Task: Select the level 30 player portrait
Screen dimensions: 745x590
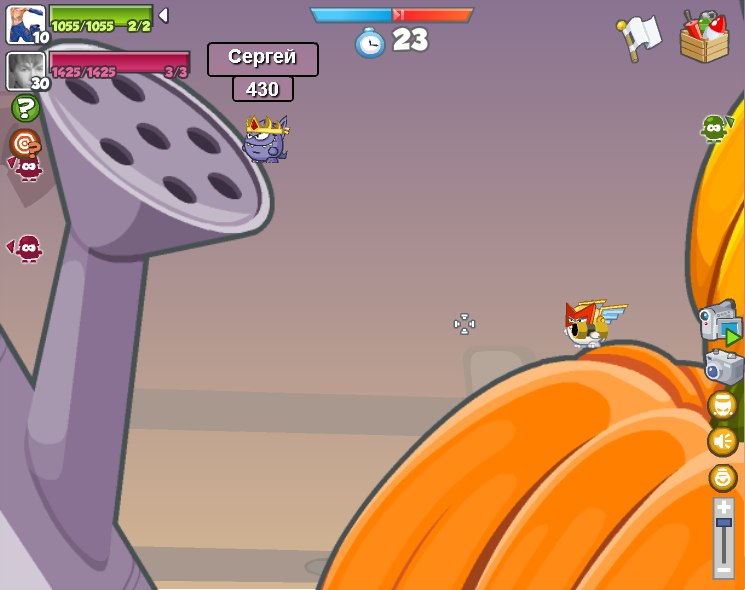Action: tap(25, 71)
